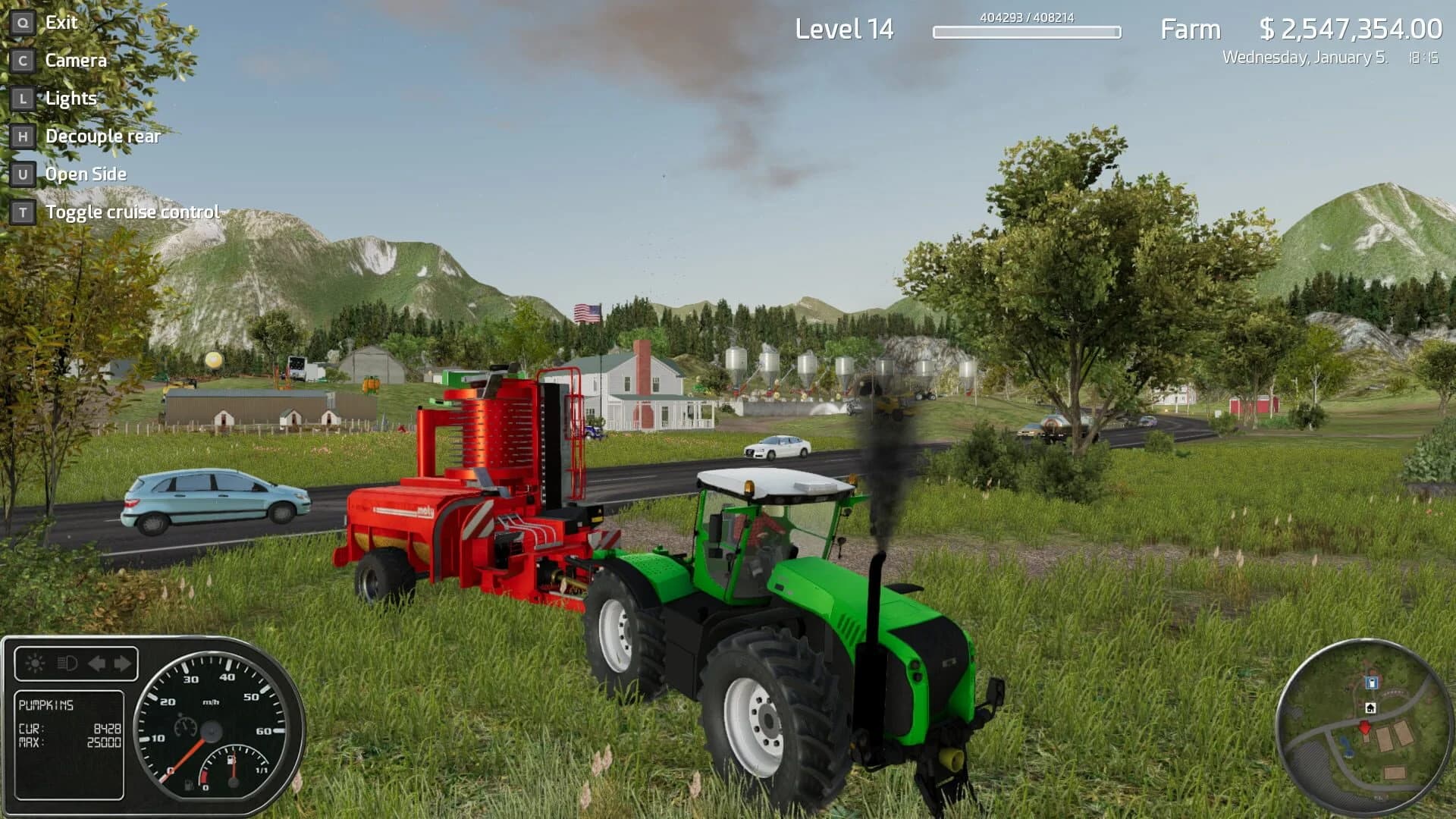Viewport: 1456px width, 819px height.
Task: Select the white house marker on the minimap
Action: tap(1370, 708)
